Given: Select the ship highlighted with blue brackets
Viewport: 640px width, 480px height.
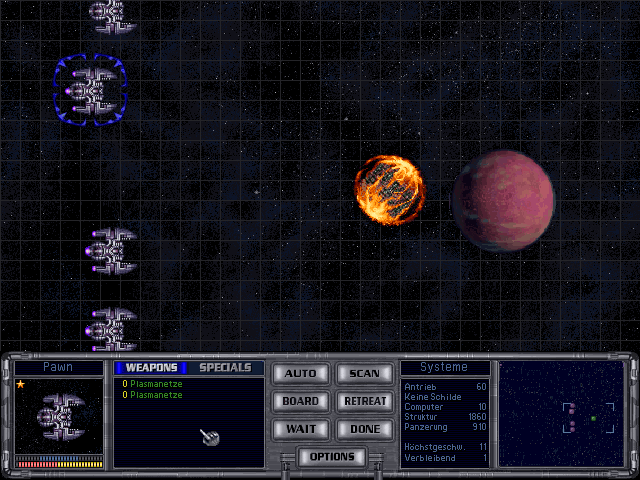Looking at the screenshot, I should [90, 90].
